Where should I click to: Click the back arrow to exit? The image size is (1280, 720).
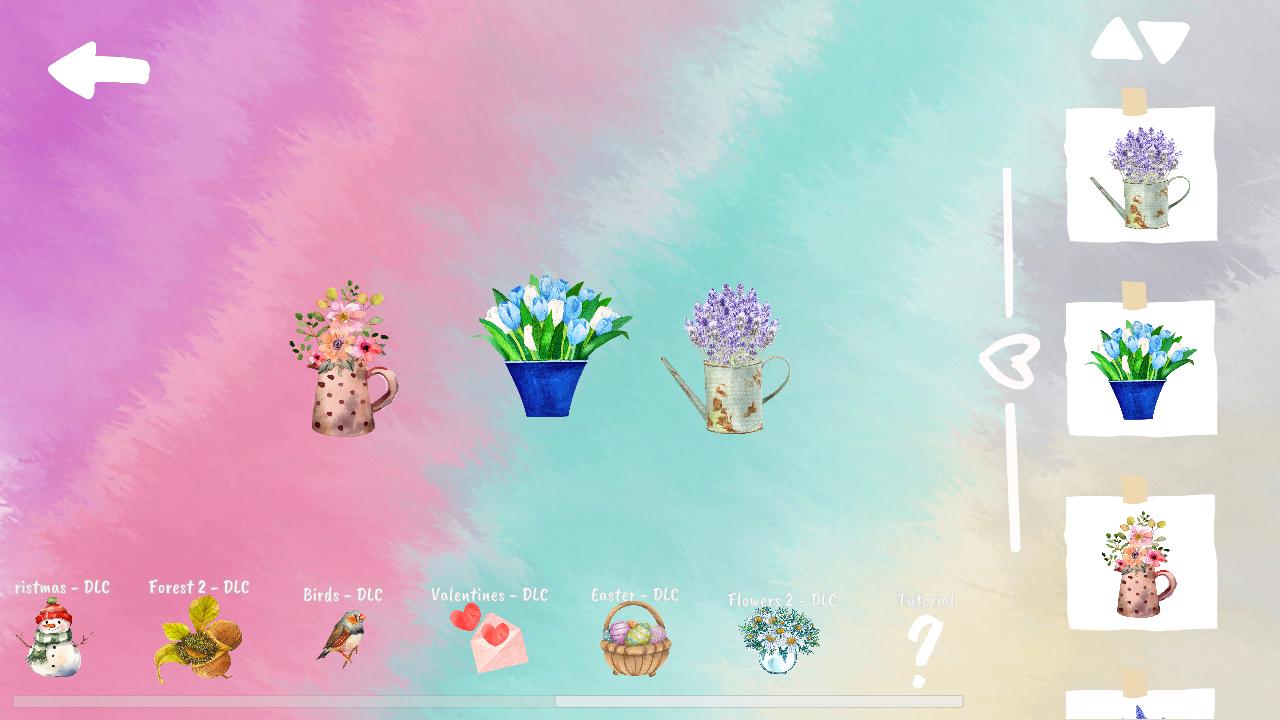click(x=100, y=68)
